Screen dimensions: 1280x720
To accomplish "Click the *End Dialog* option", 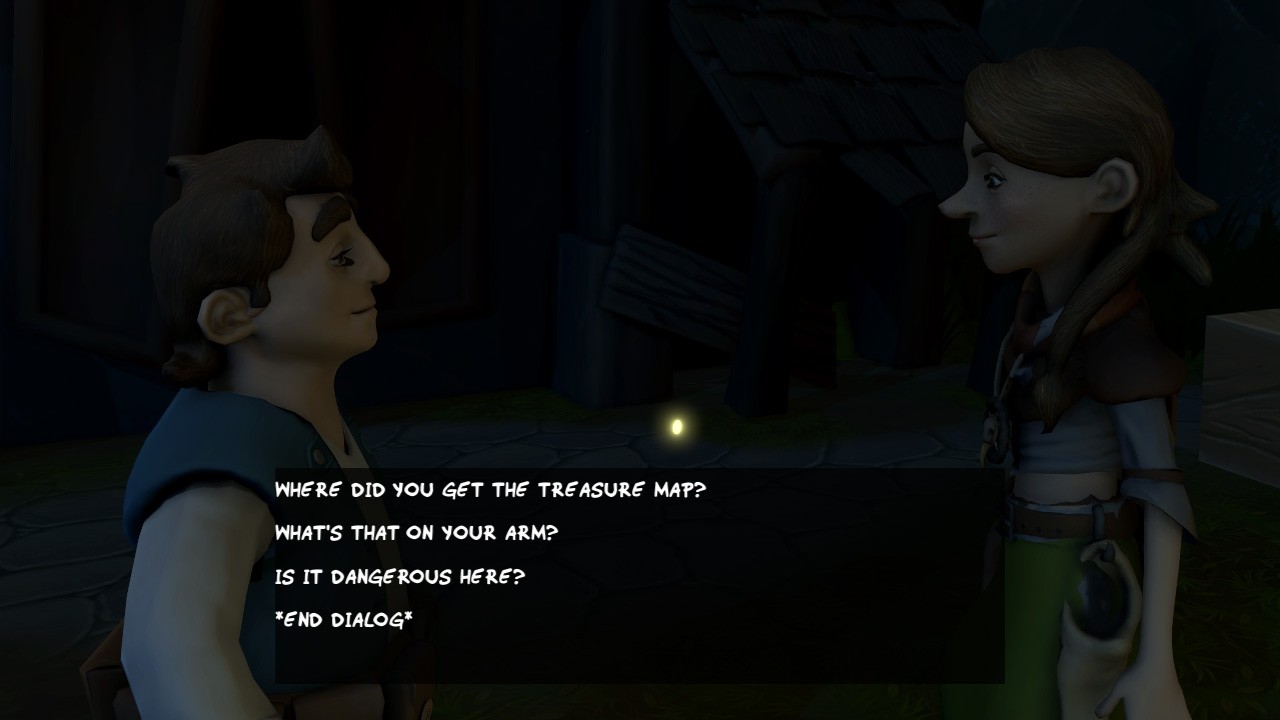I will pyautogui.click(x=344, y=620).
